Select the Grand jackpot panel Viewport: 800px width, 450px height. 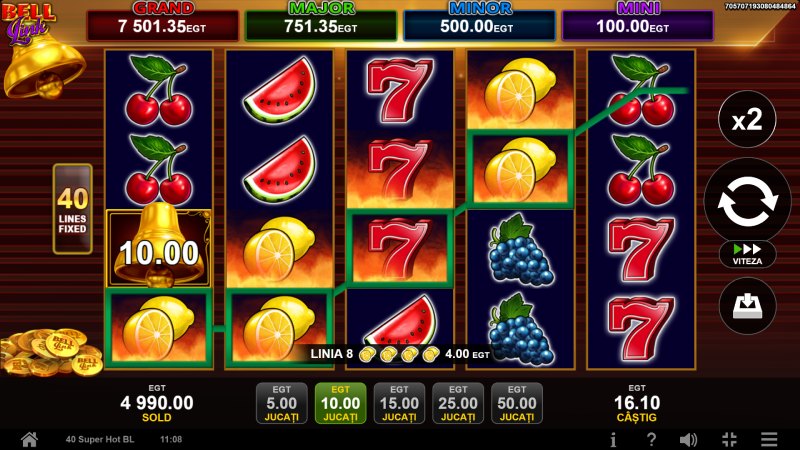(163, 25)
